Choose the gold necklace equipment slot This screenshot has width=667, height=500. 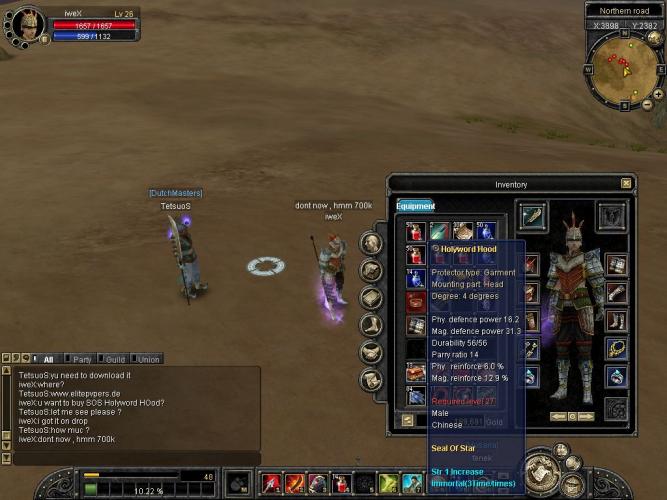[616, 348]
